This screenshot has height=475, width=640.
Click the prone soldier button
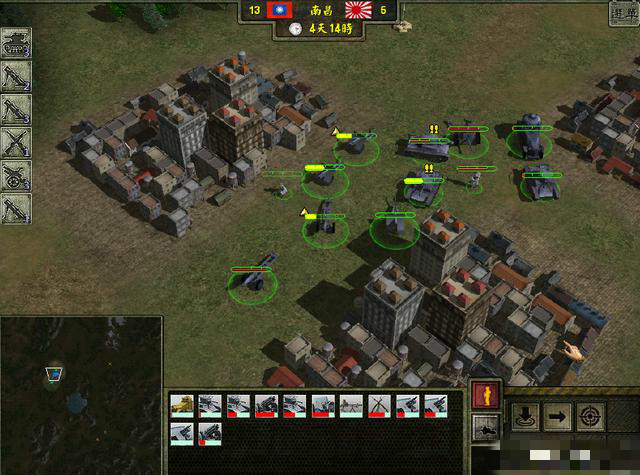coord(484,430)
